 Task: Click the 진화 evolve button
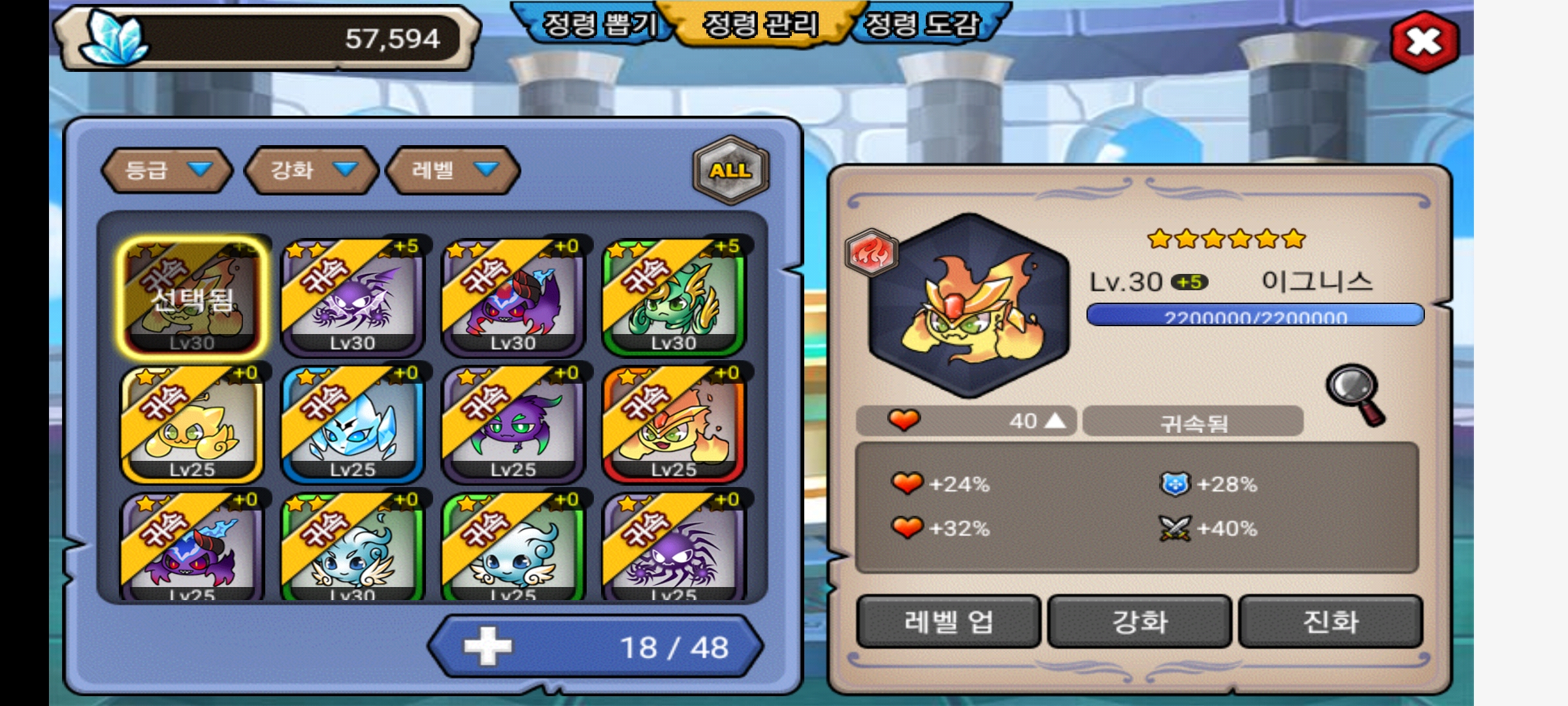(1331, 621)
